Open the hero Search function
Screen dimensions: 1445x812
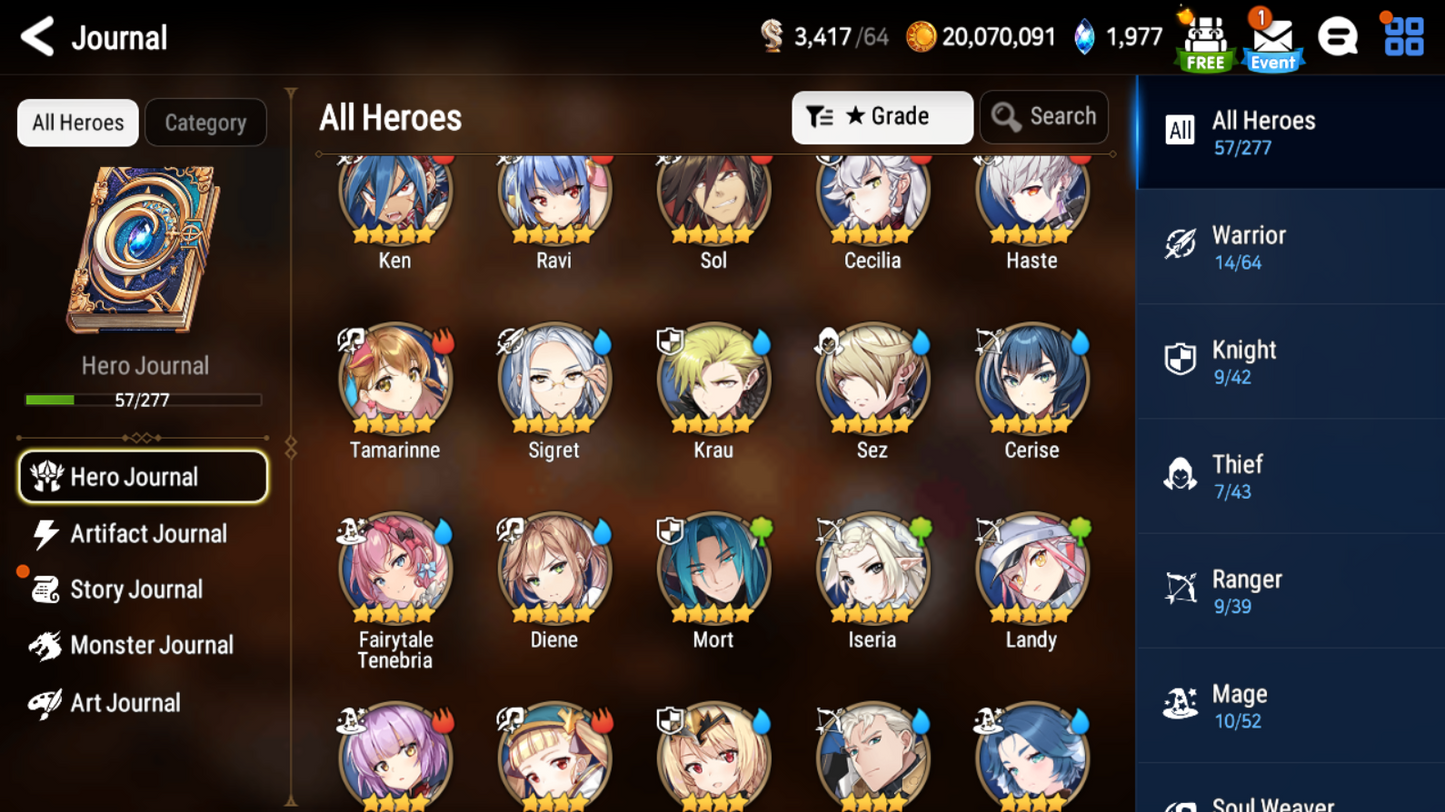click(1043, 116)
